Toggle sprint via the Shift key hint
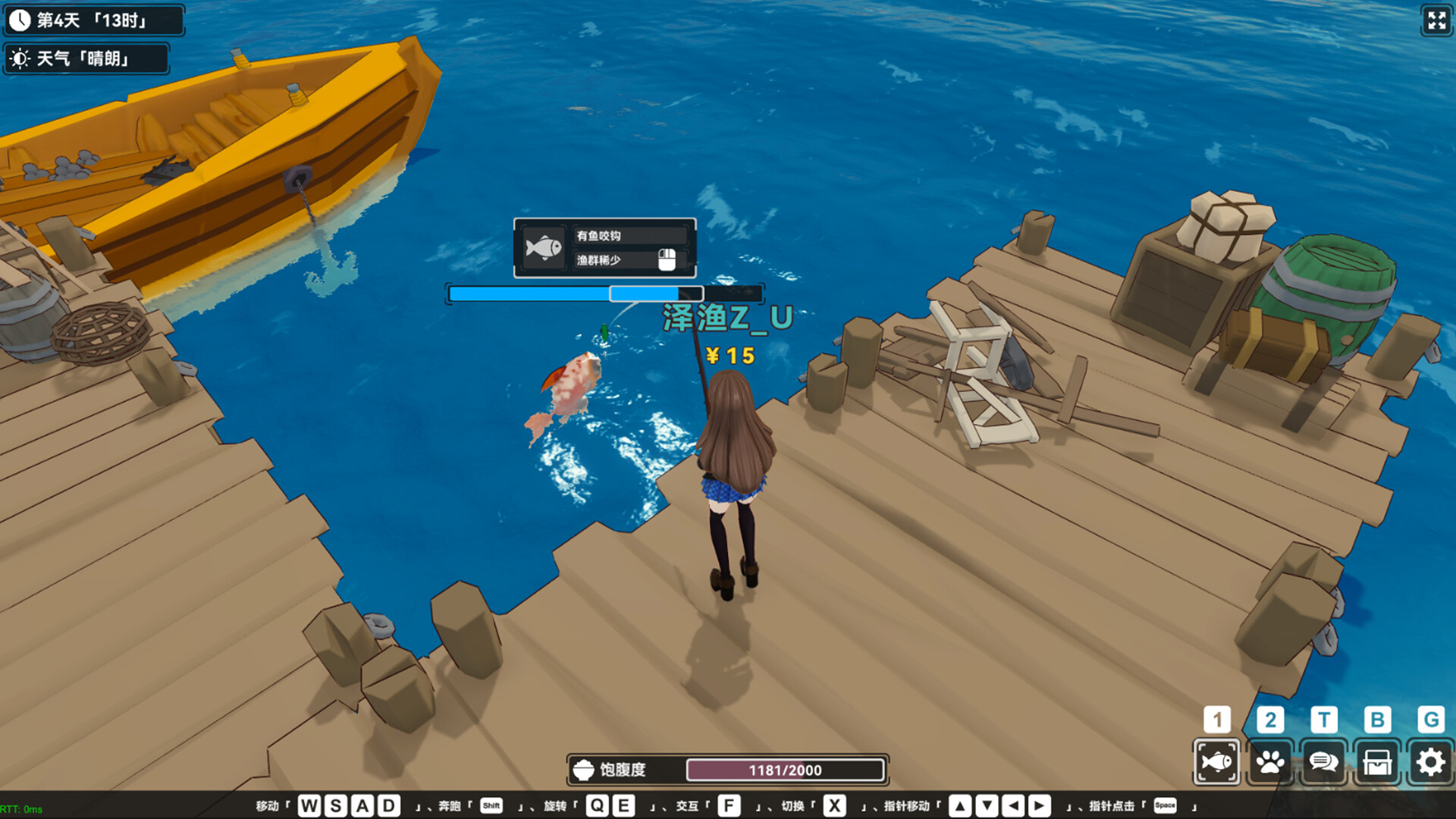 (x=491, y=806)
